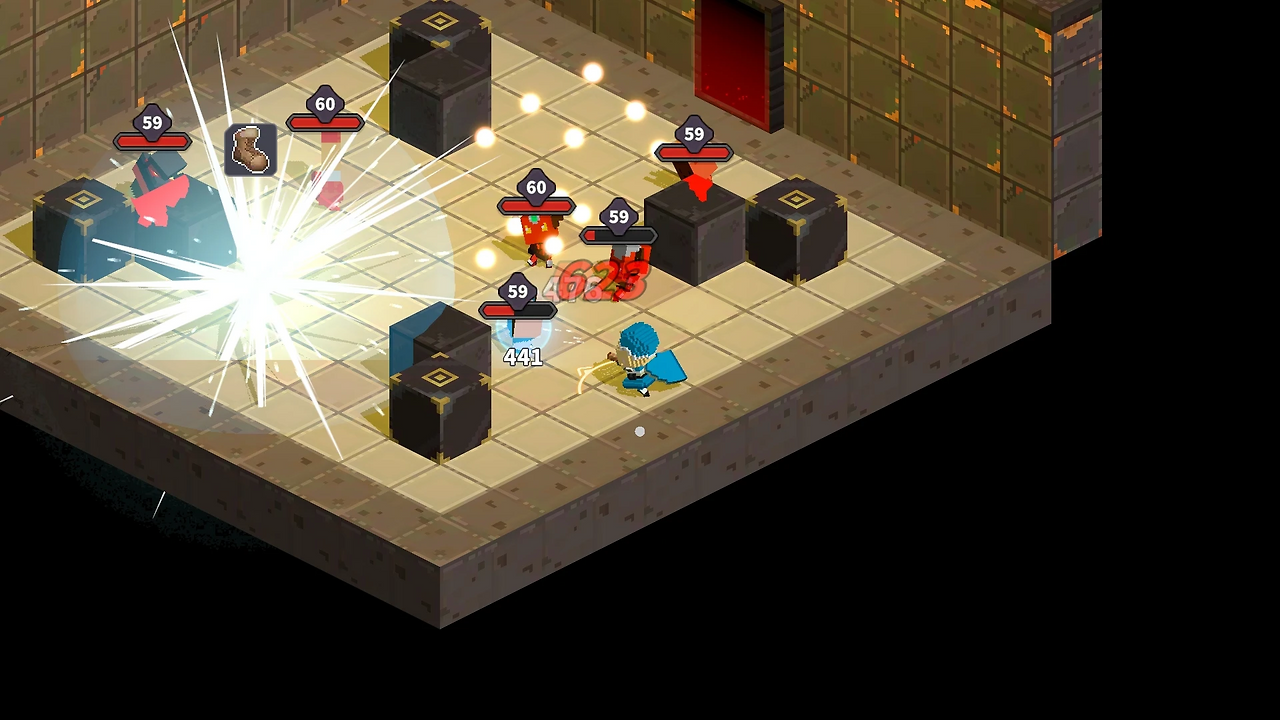Viewport: 1280px width, 720px height.
Task: Click the small grey dot below the player
Action: pos(640,431)
